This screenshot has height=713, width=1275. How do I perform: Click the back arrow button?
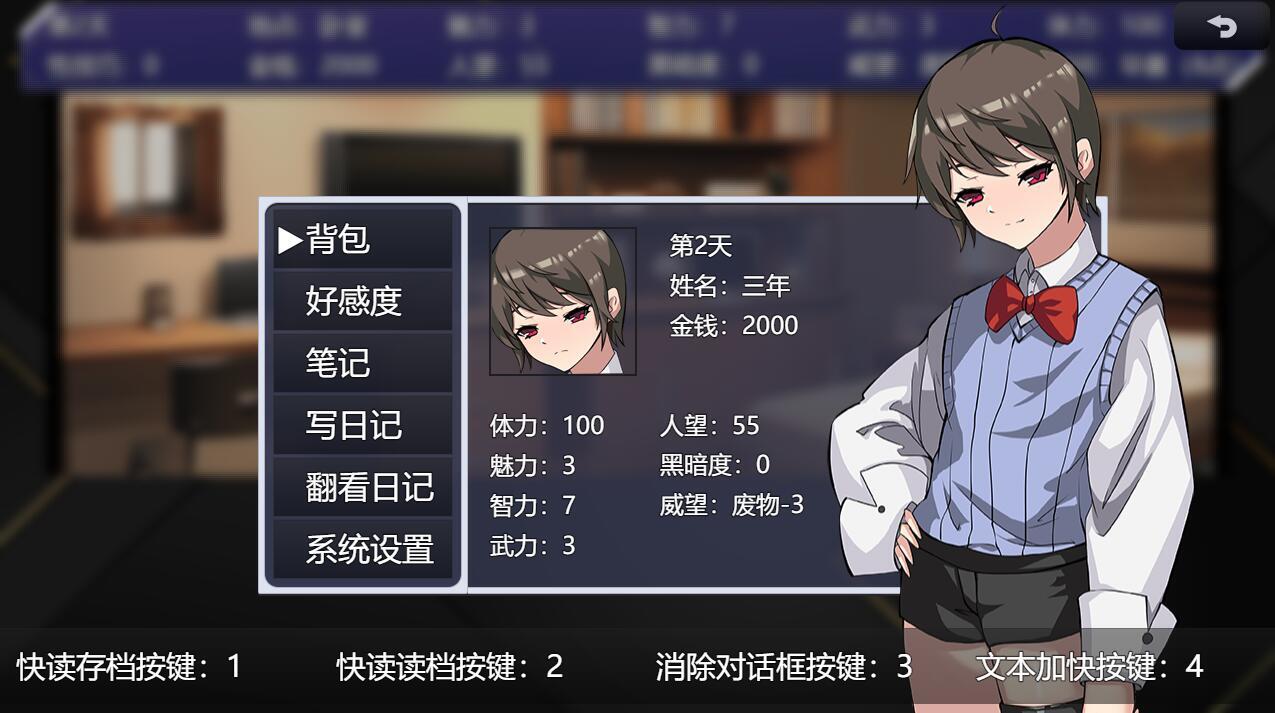1221,27
